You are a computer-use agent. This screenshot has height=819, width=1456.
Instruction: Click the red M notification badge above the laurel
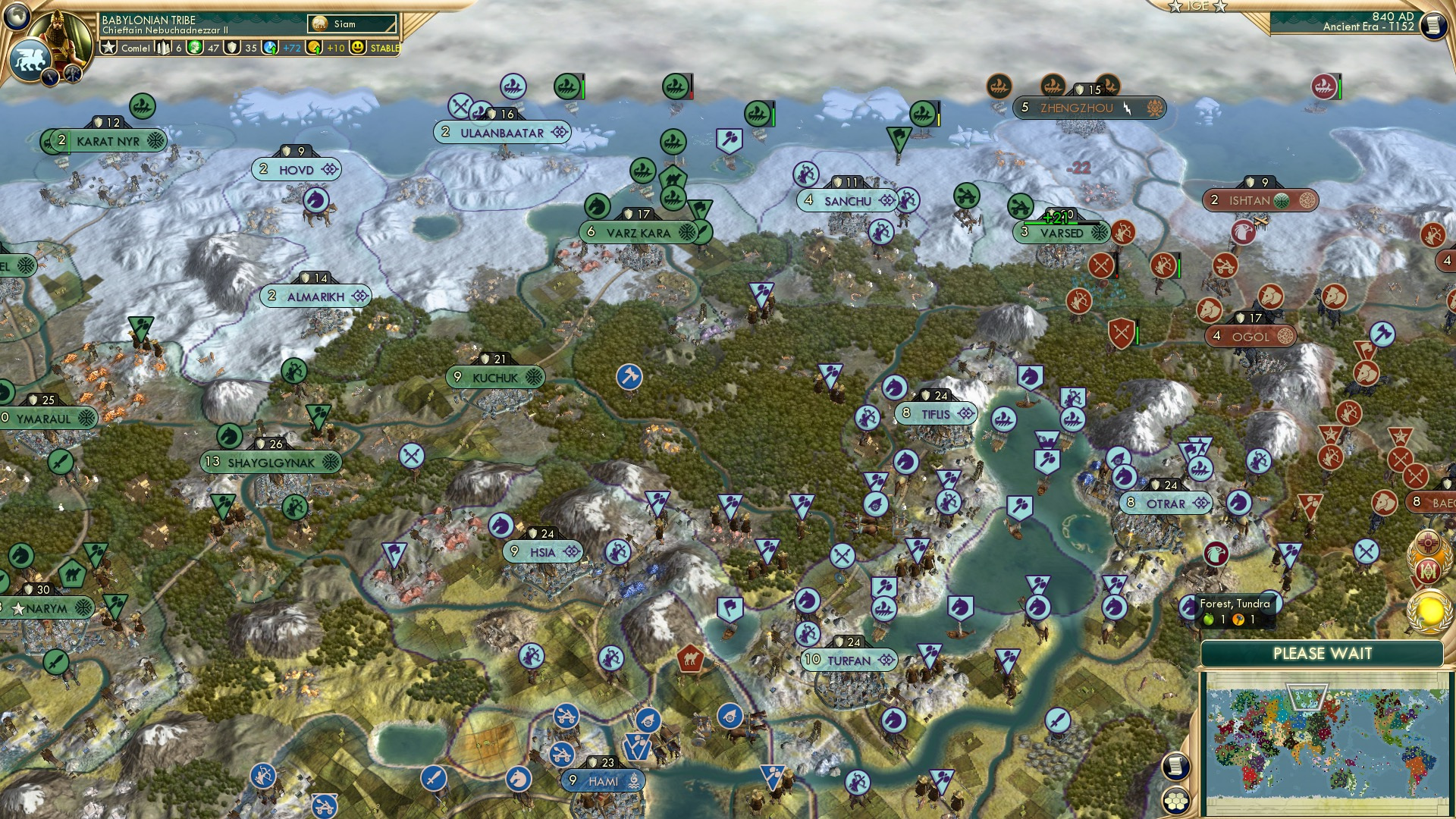click(x=1427, y=573)
